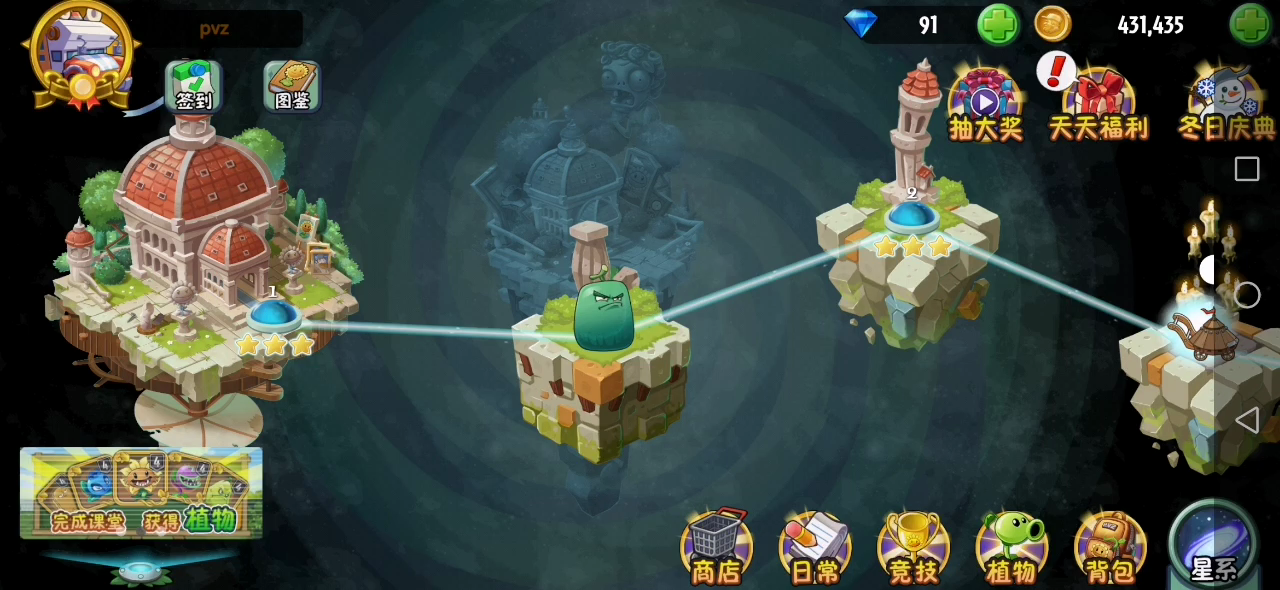This screenshot has height=590, width=1280.
Task: Open the 植物 plants menu
Action: coord(1011,546)
